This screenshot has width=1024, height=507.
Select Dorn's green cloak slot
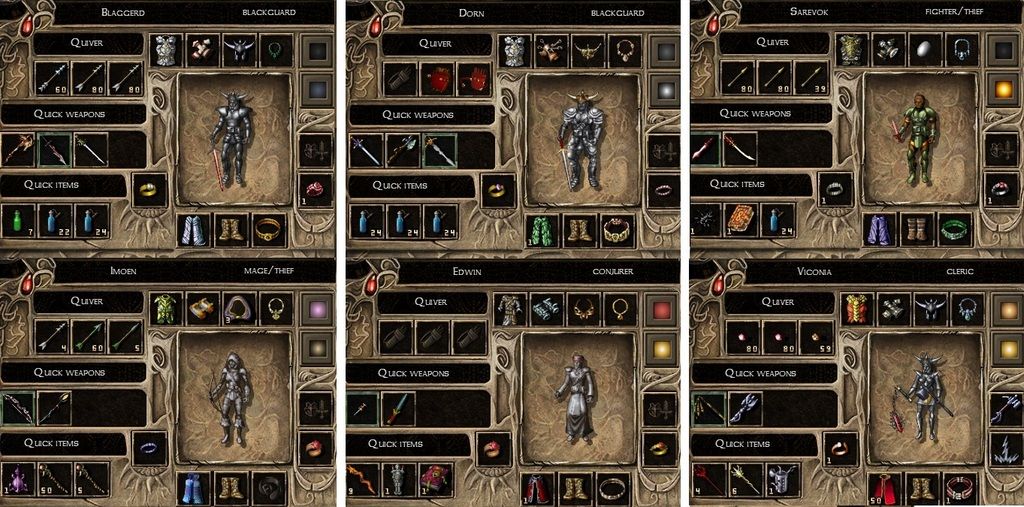pos(540,230)
